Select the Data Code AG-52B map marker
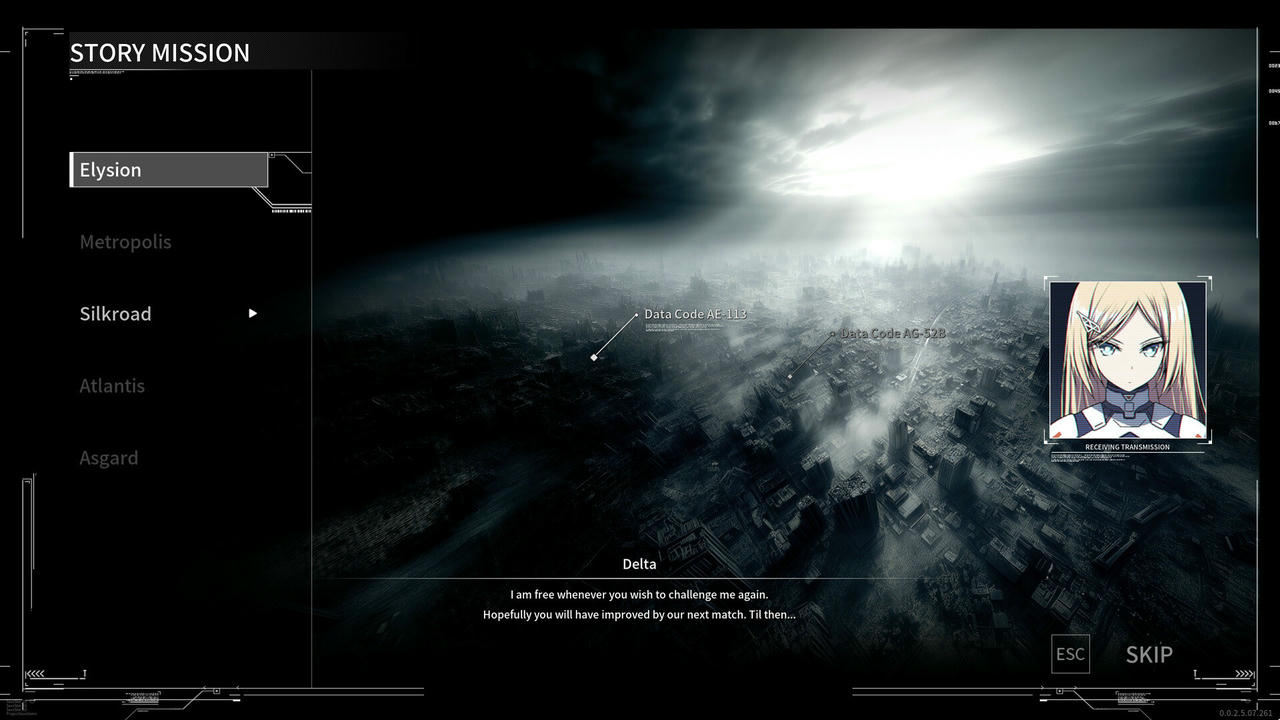This screenshot has height=720, width=1280. click(x=892, y=333)
